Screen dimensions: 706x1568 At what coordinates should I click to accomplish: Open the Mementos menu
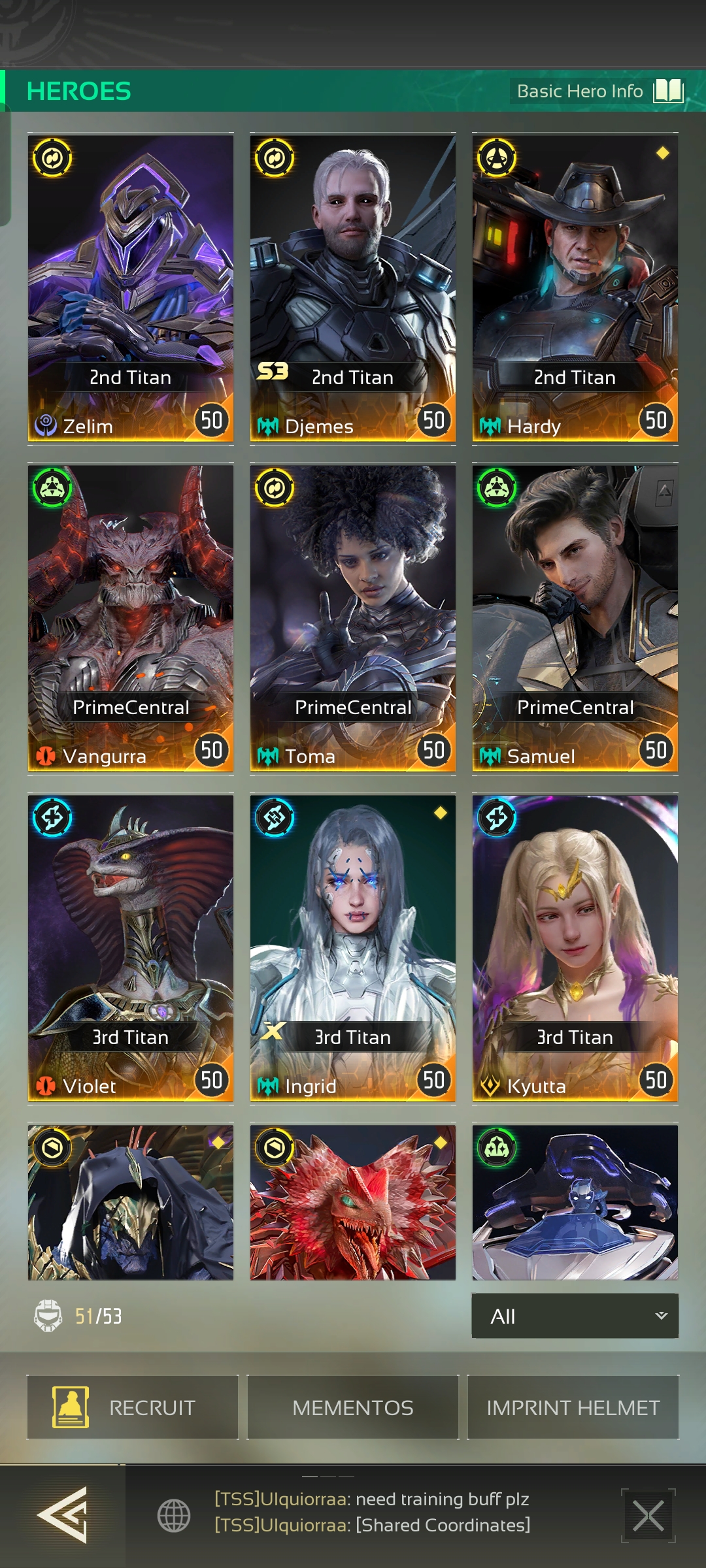(x=353, y=1407)
